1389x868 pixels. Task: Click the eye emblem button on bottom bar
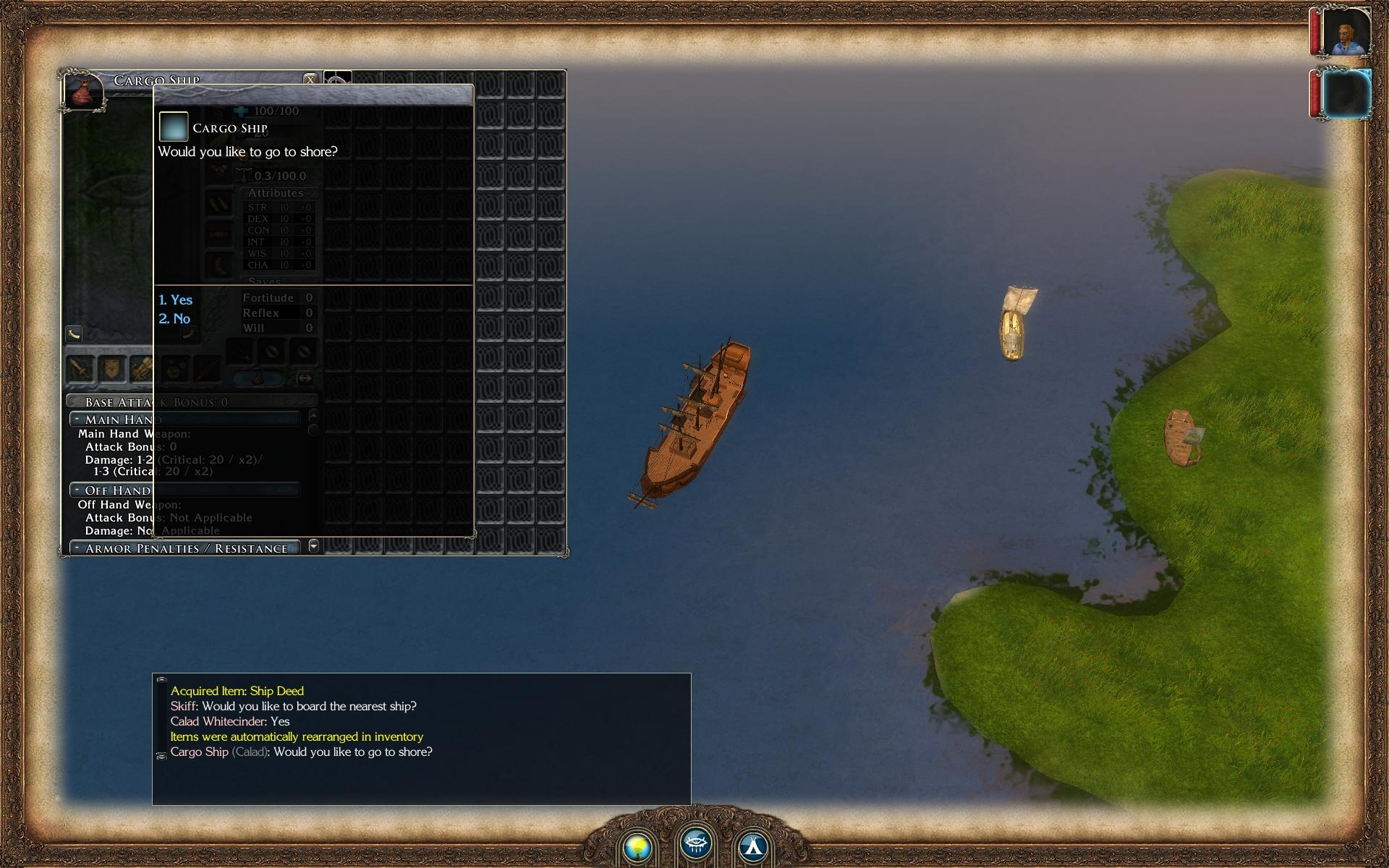pyautogui.click(x=696, y=843)
